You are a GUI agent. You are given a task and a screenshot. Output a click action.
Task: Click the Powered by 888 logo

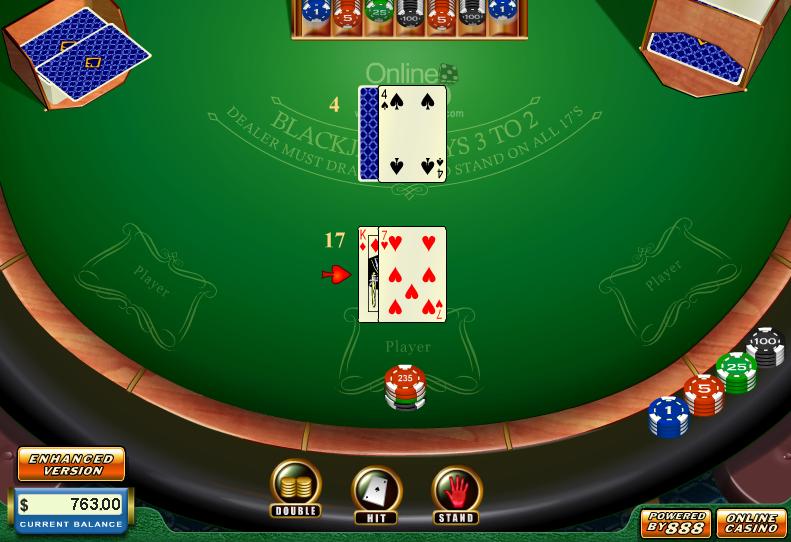(x=676, y=522)
